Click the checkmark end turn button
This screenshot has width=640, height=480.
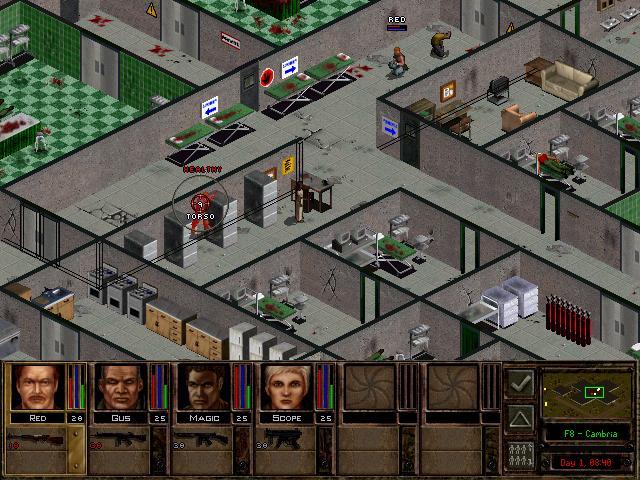tap(519, 382)
